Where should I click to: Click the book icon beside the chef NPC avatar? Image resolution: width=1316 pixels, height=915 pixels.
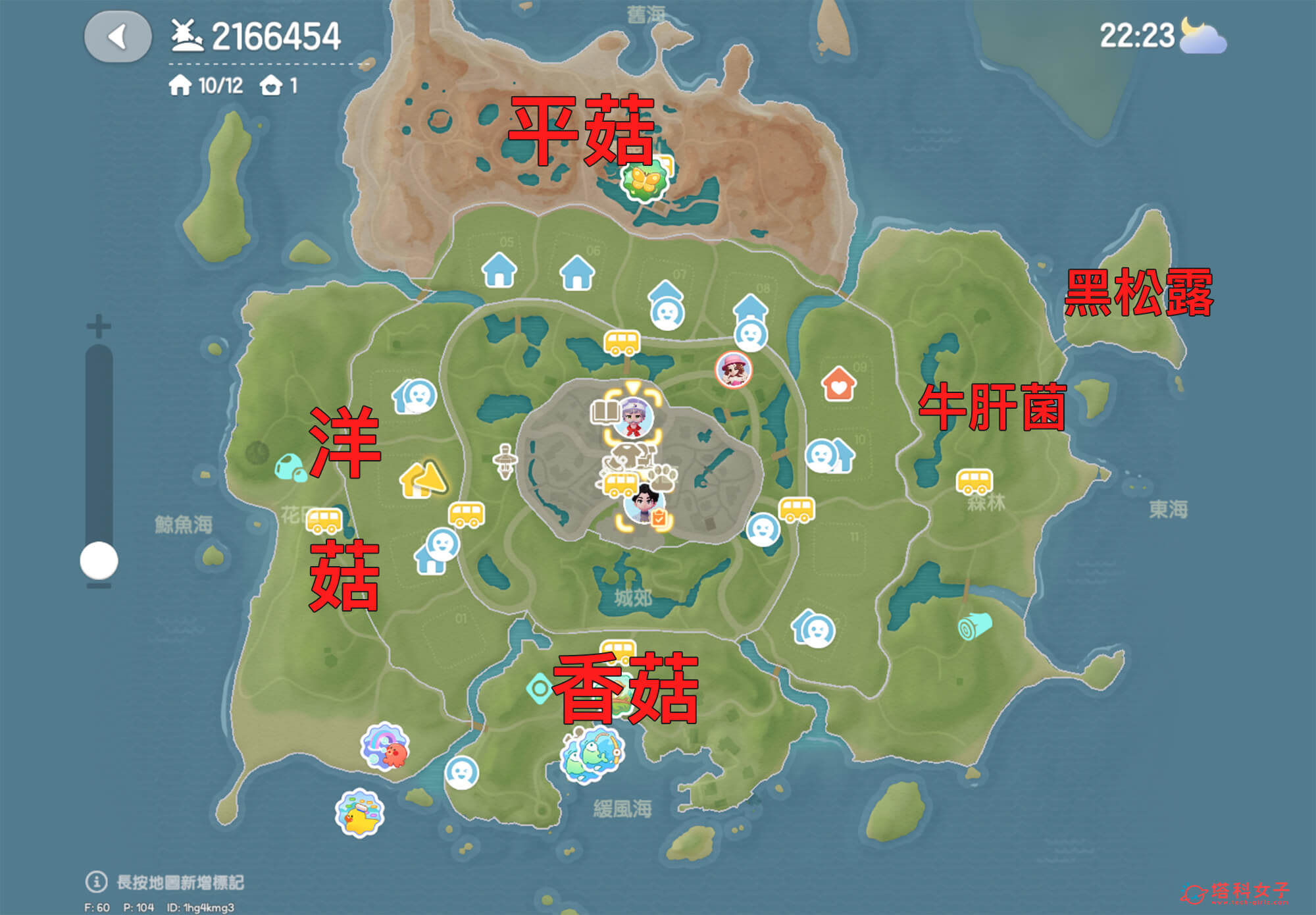(605, 413)
